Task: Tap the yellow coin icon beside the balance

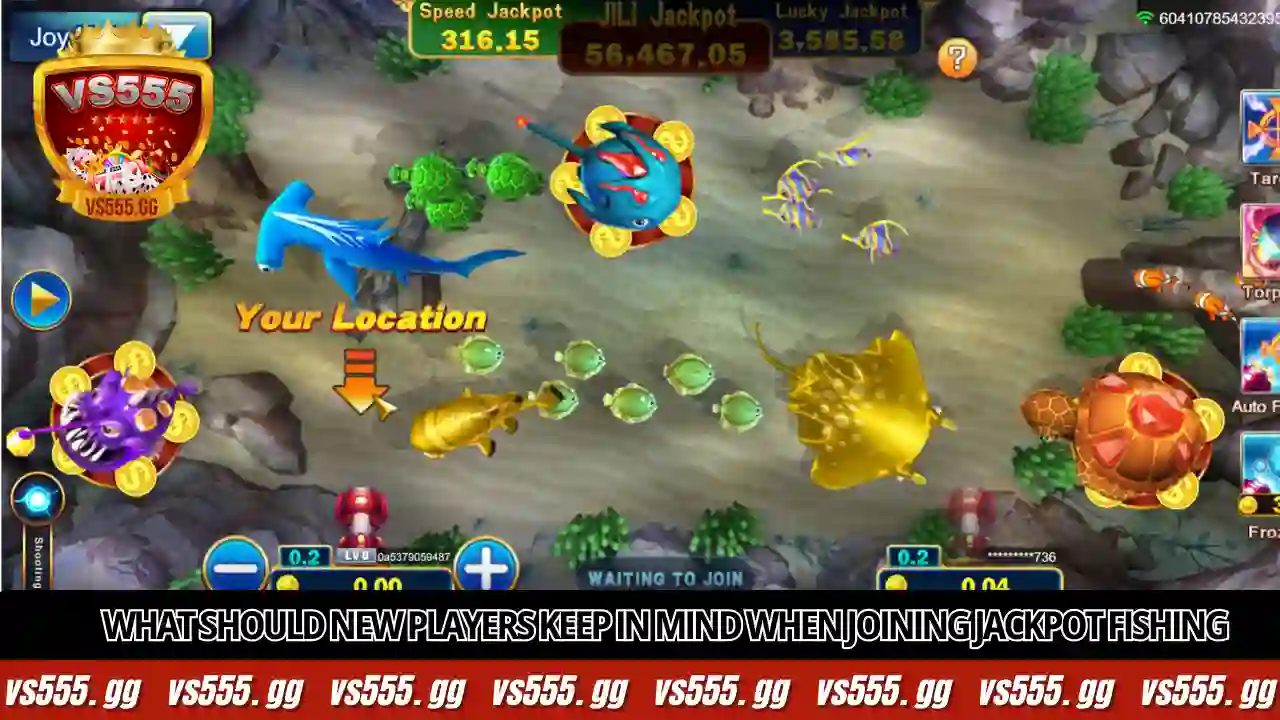Action: (x=290, y=582)
